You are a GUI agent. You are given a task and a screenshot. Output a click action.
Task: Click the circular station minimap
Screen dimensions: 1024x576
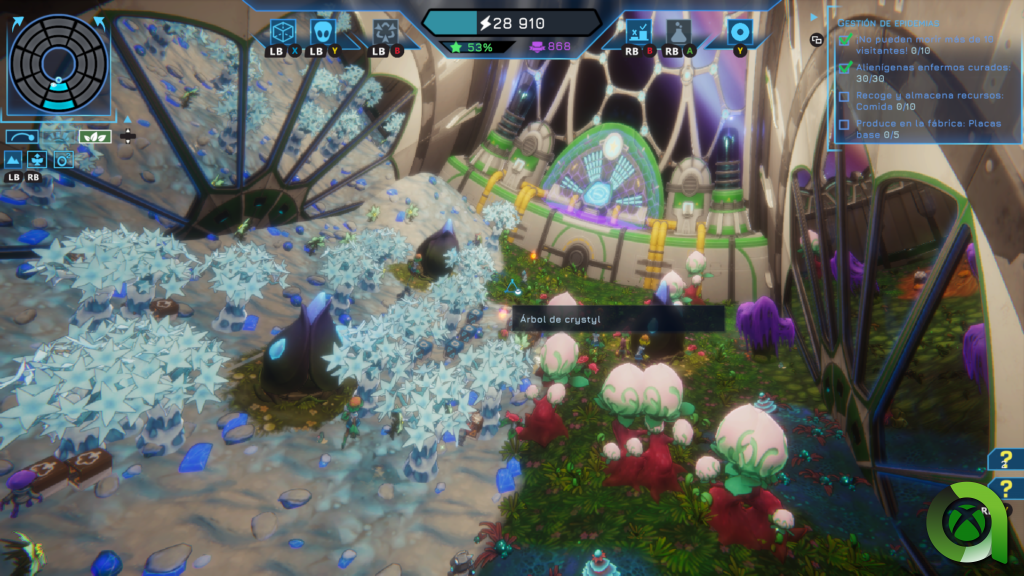[57, 60]
